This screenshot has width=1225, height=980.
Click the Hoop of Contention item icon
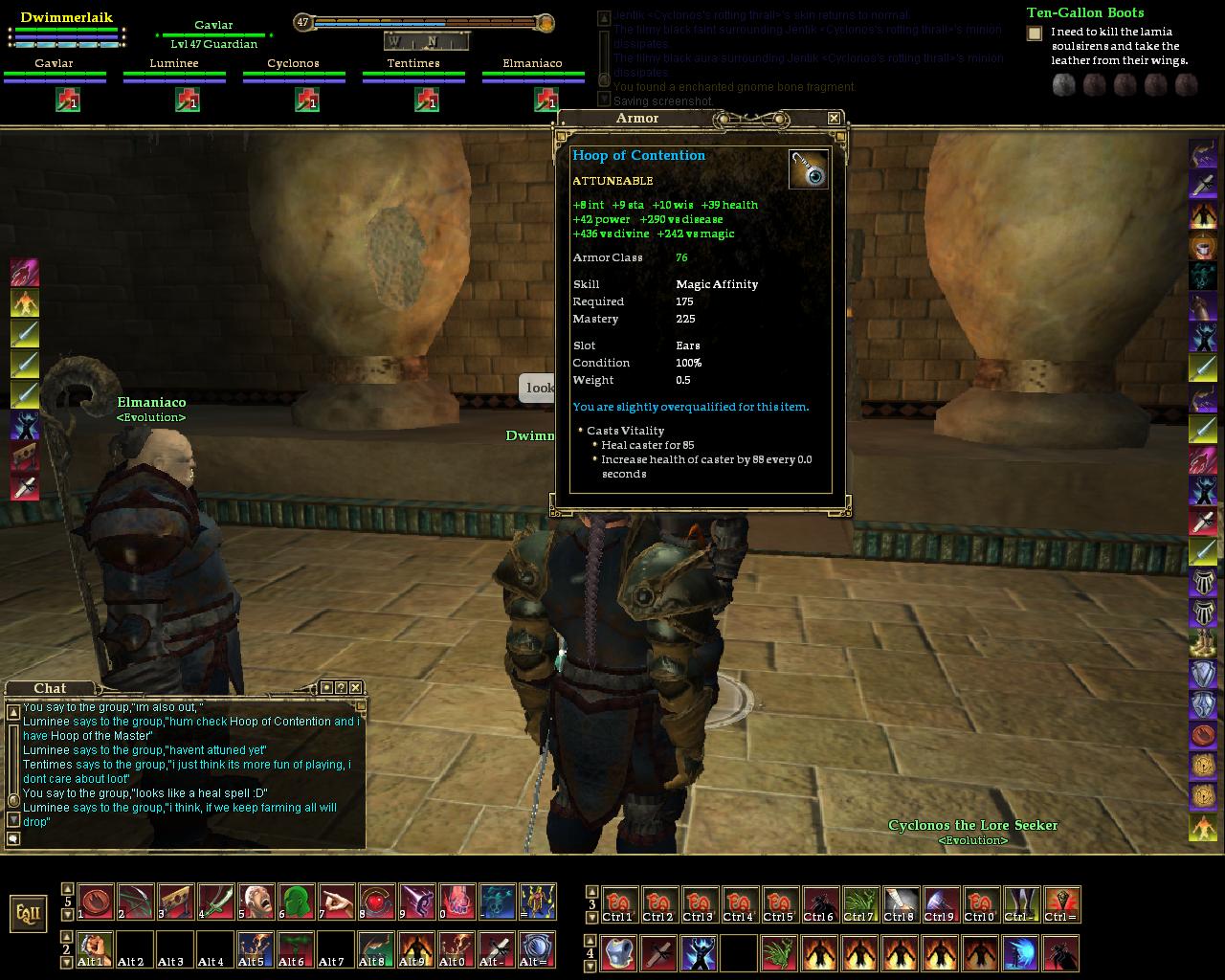[x=809, y=169]
